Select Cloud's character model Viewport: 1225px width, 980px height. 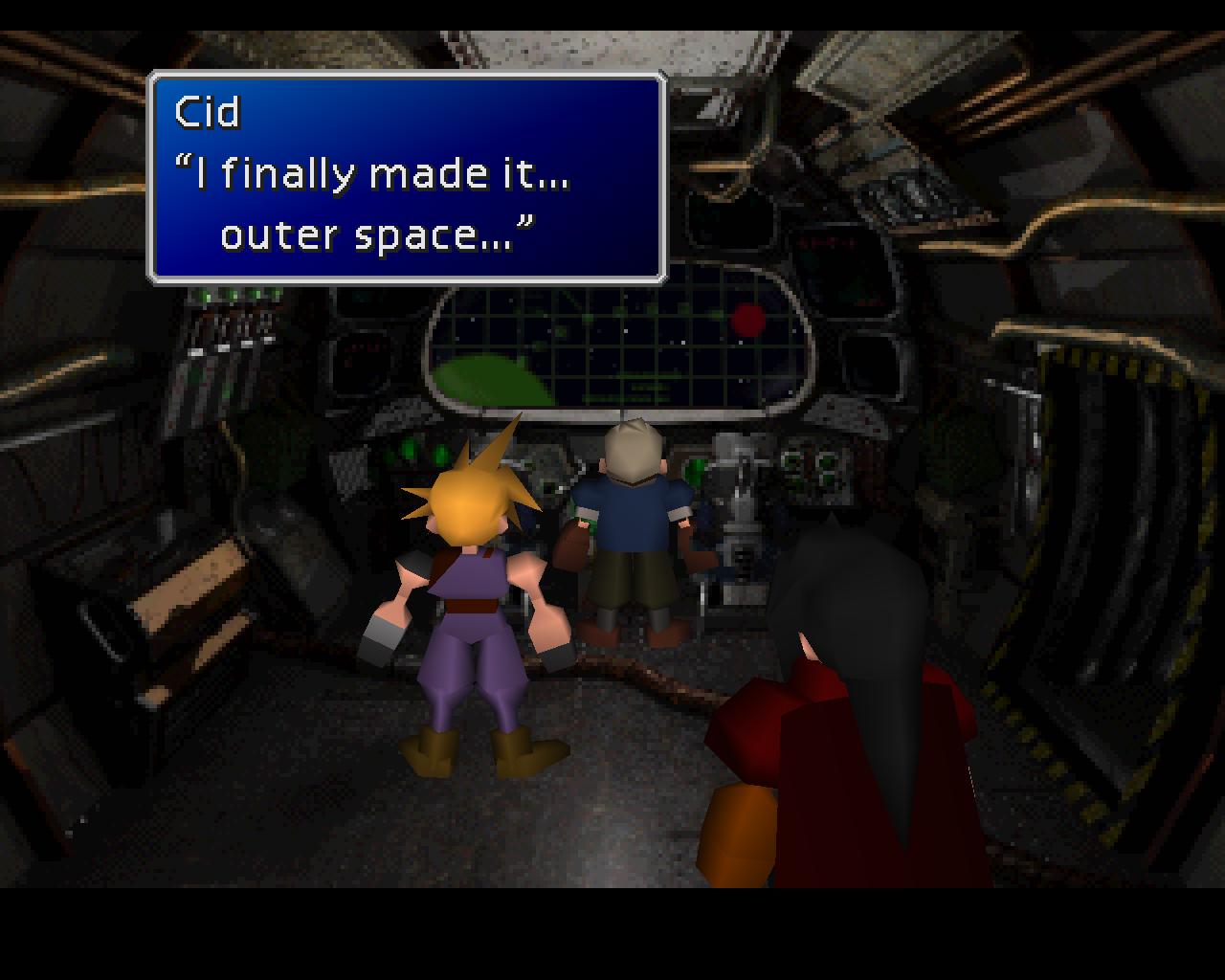point(469,593)
